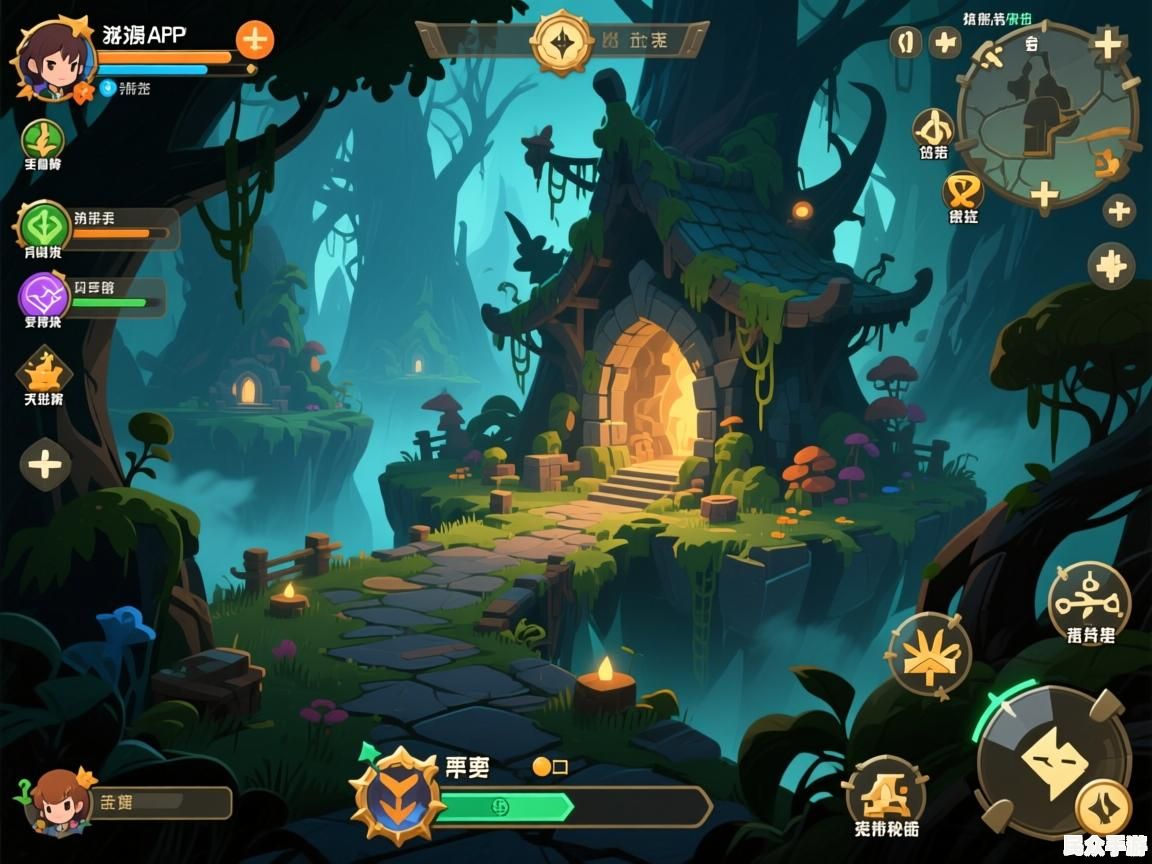Select the green sprout icon below the avatar
This screenshot has height=864, width=1152.
click(43, 139)
